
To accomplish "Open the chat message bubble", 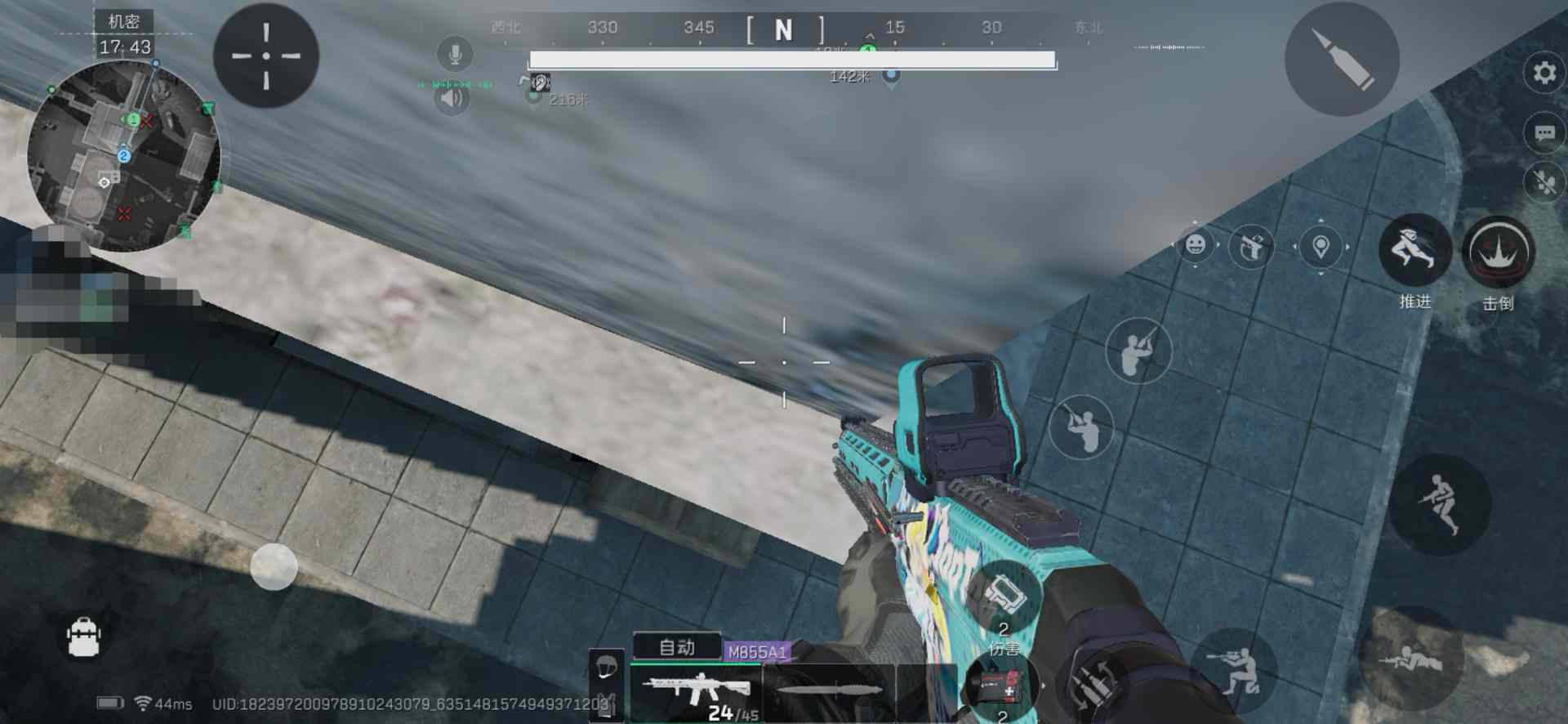I will click(x=1543, y=133).
